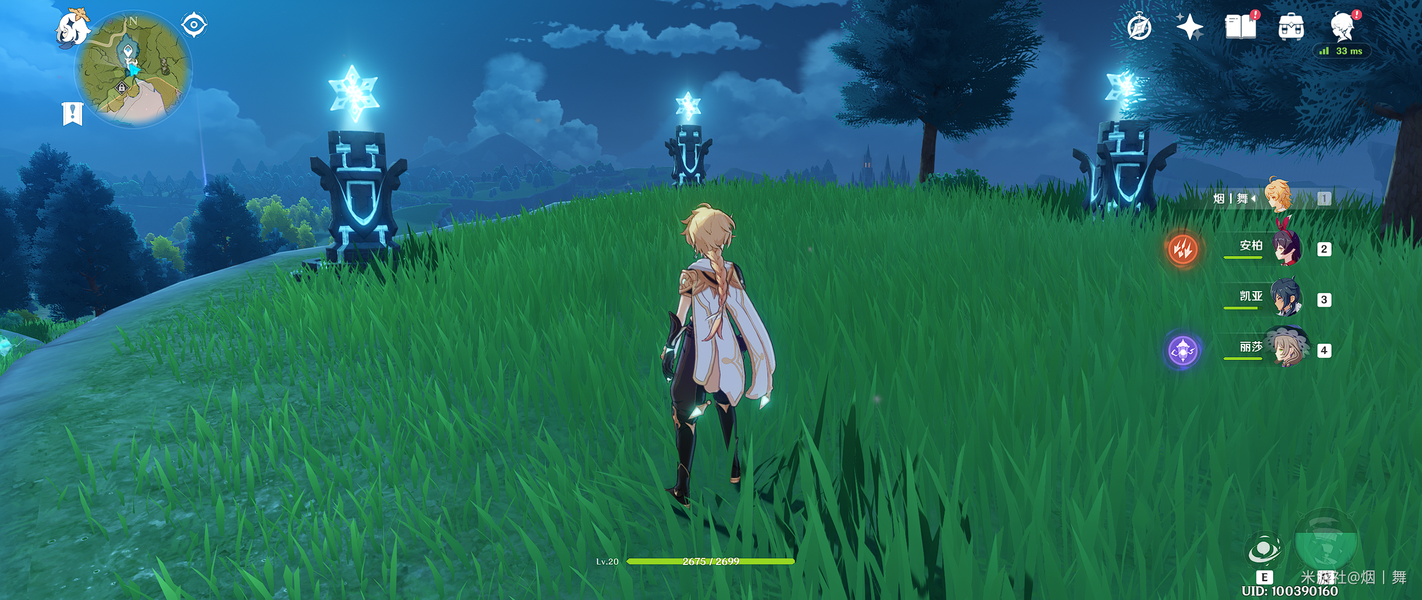Open the character profile icon above the ping
The width and height of the screenshot is (1422, 600).
click(x=1342, y=26)
